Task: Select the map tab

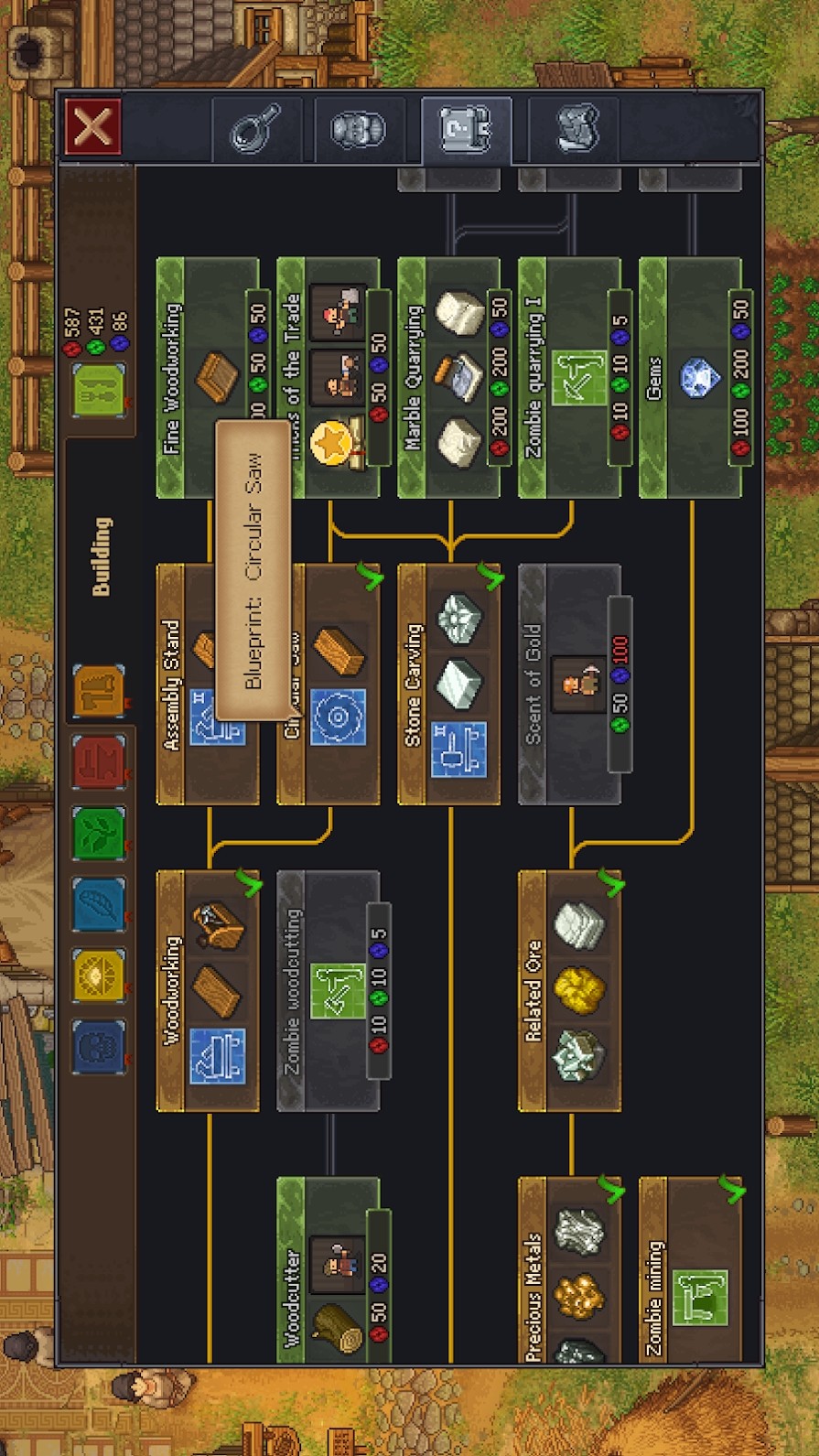Action: point(578,128)
